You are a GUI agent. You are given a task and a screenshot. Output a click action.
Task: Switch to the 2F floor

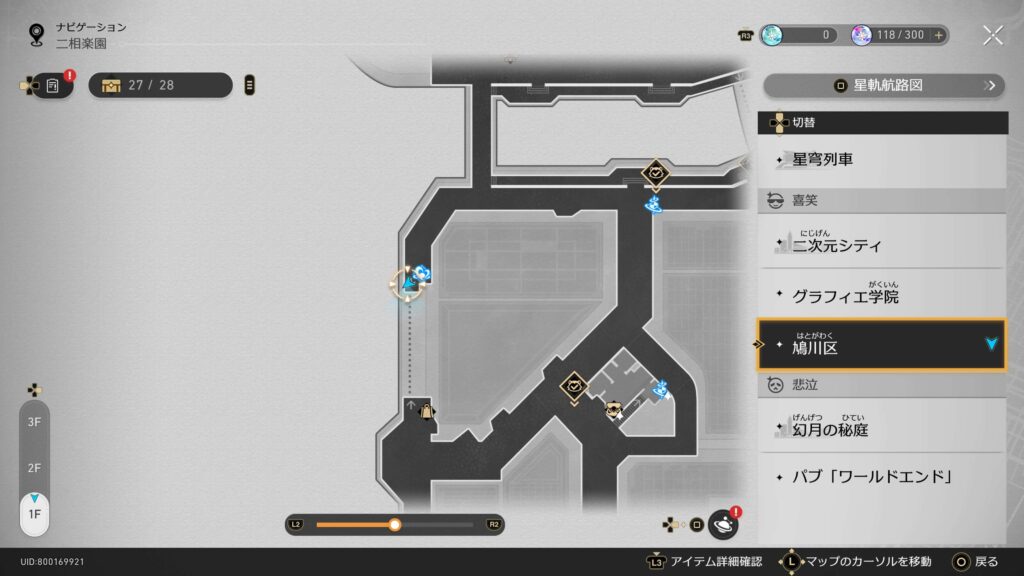tap(34, 468)
